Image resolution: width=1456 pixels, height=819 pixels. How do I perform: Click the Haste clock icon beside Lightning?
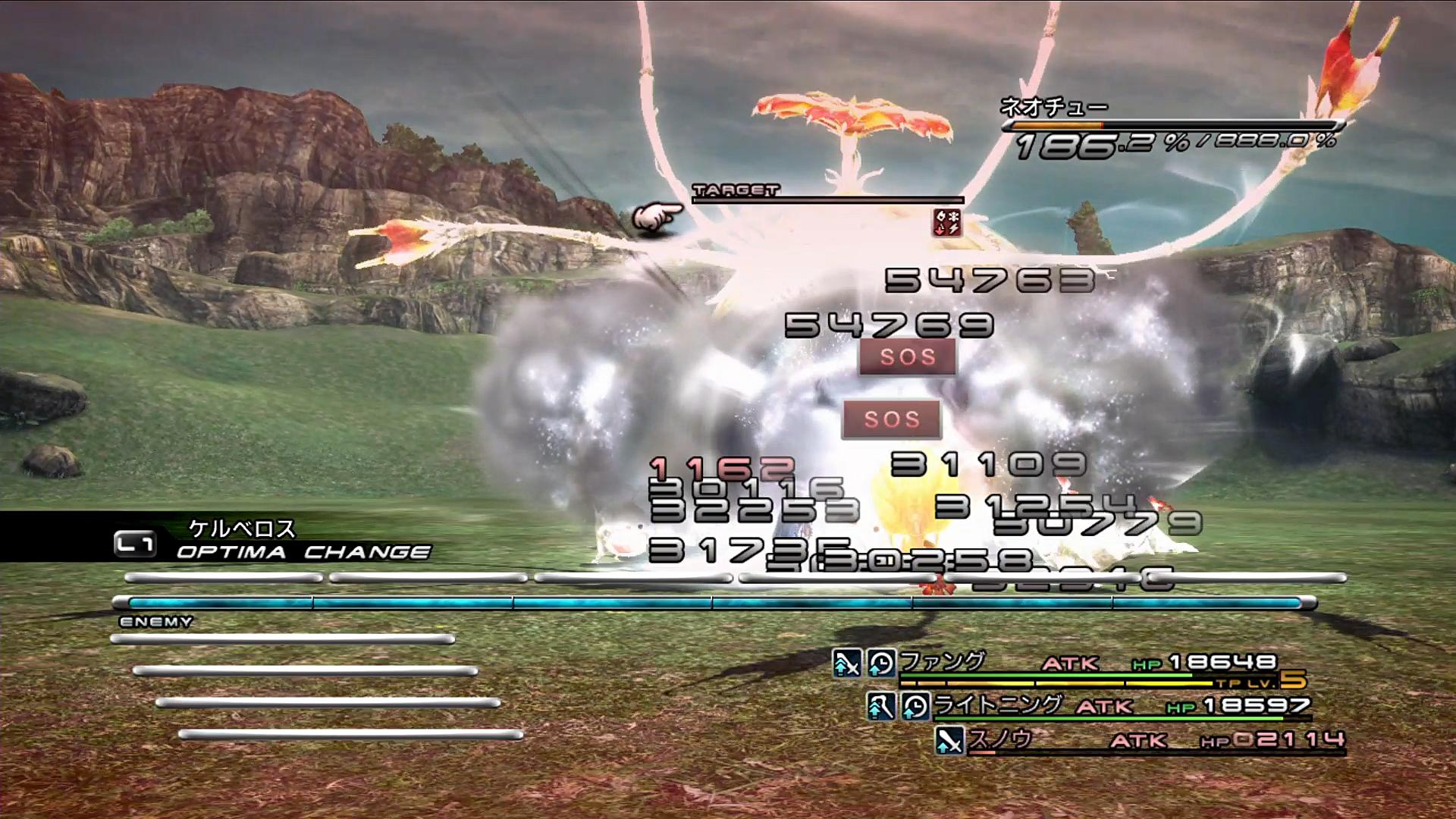click(x=915, y=707)
